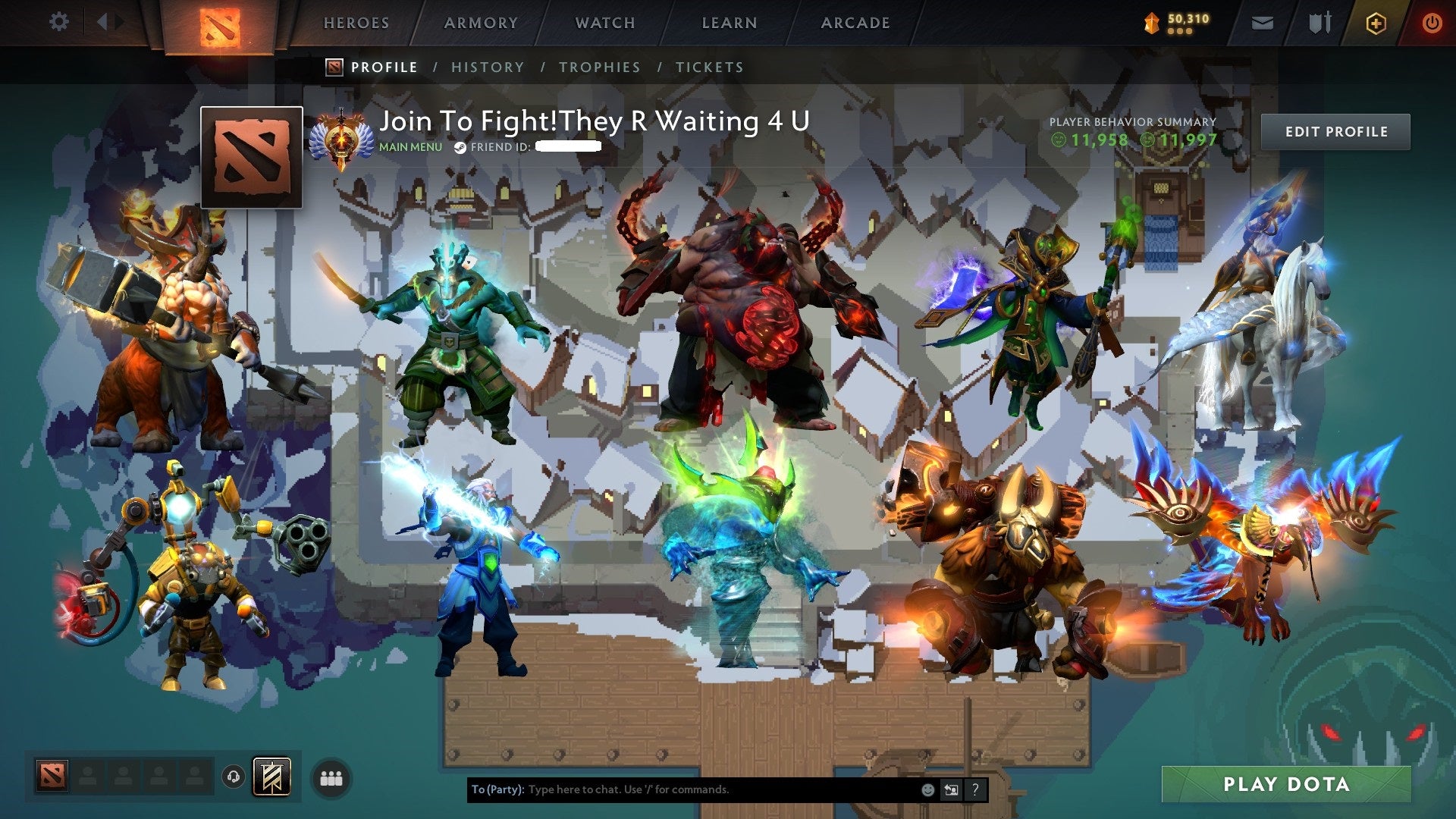Click the EDIT PROFILE button
Viewport: 1456px width, 819px height.
pos(1336,131)
